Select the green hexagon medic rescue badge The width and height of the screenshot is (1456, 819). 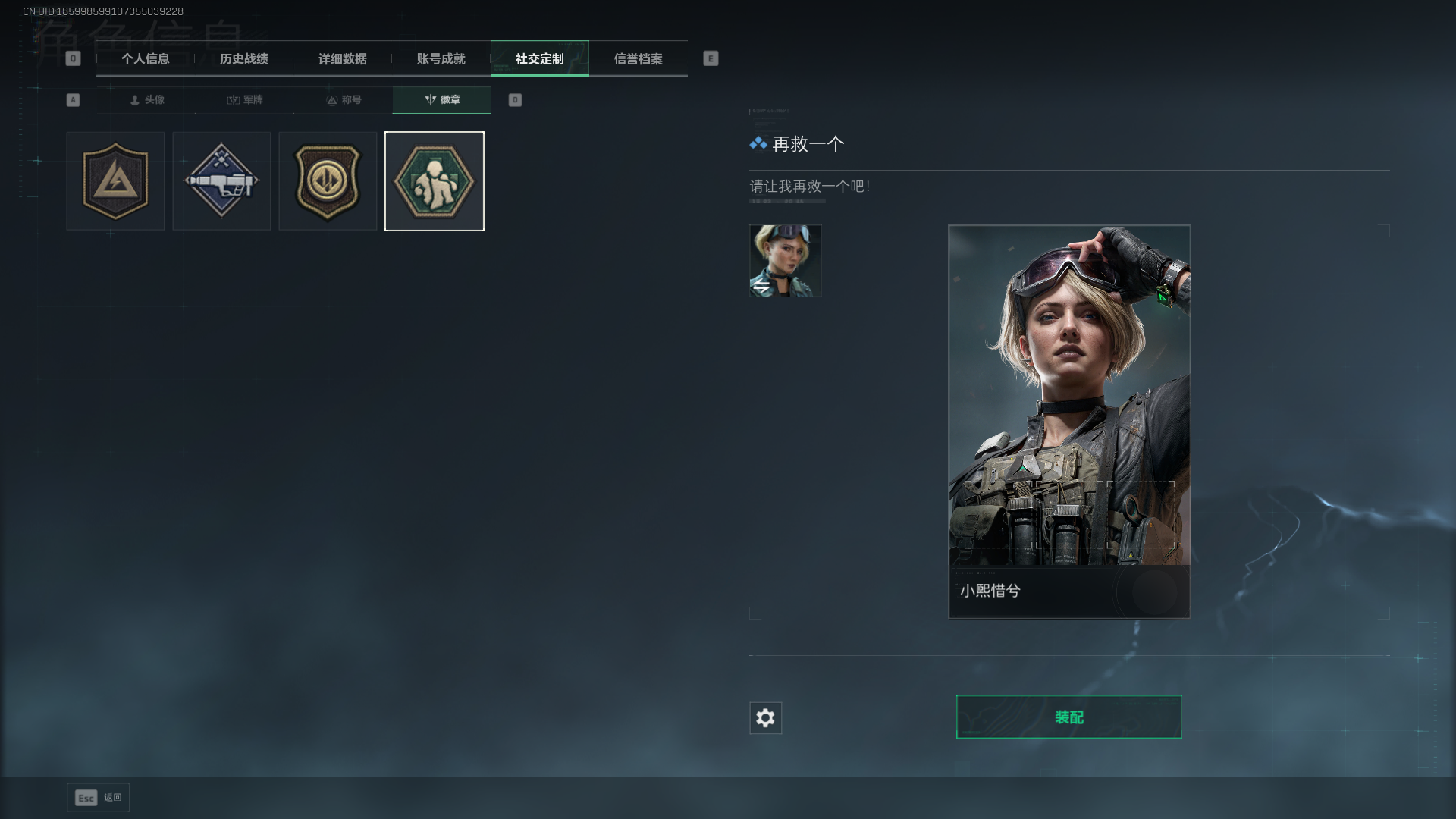[435, 181]
